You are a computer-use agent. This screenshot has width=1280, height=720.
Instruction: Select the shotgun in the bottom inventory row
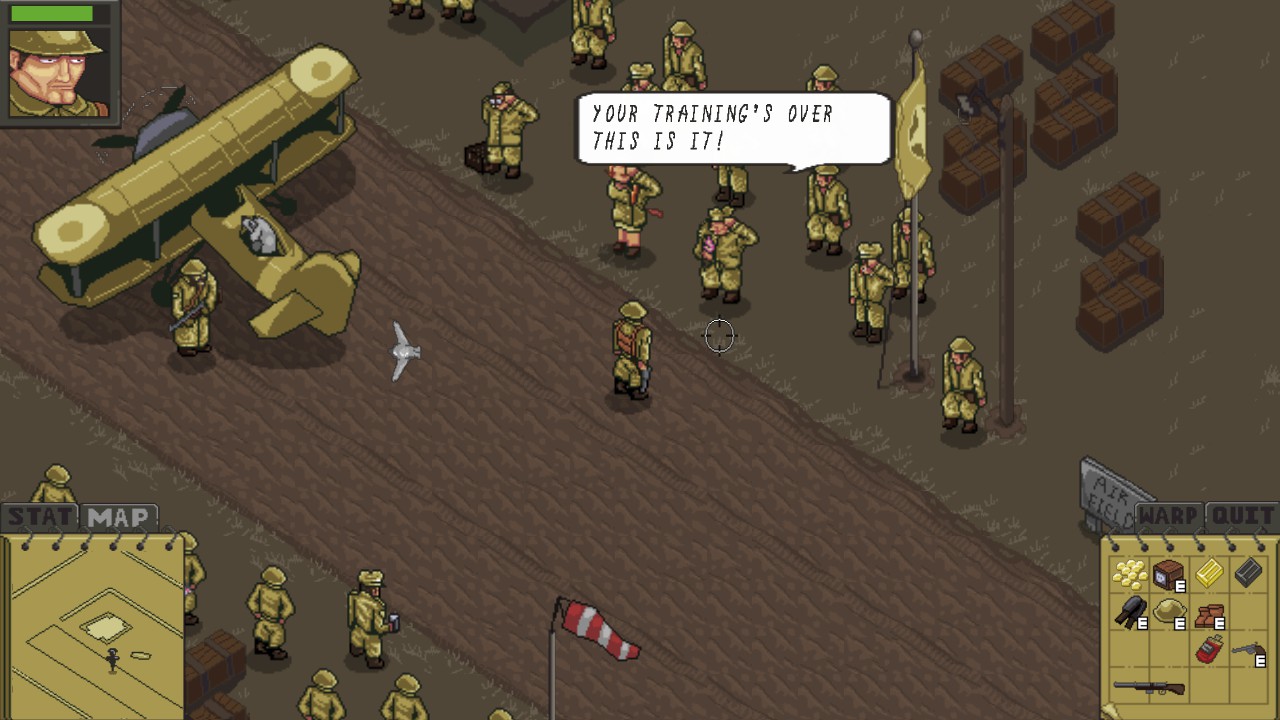pos(1147,687)
